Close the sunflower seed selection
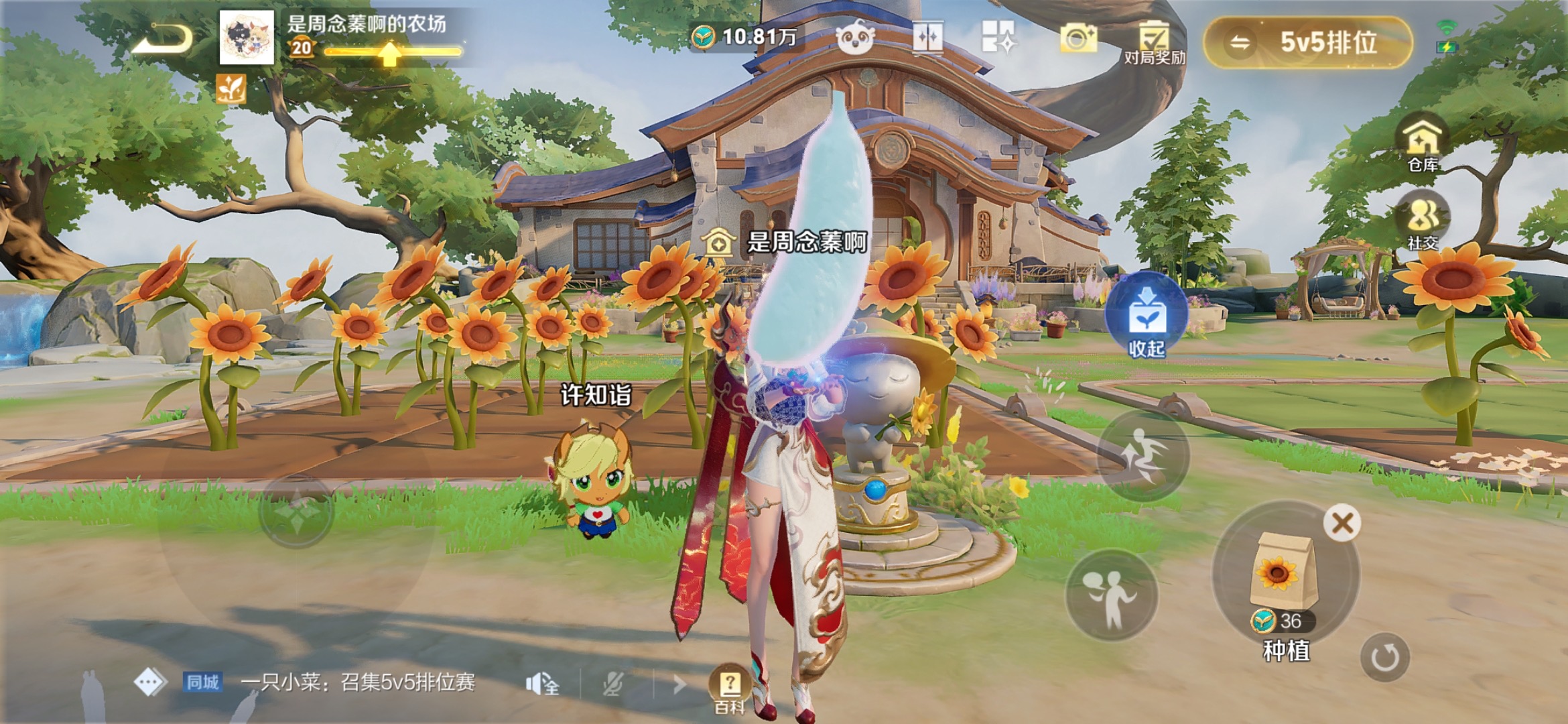The width and height of the screenshot is (1568, 724). point(1342,523)
